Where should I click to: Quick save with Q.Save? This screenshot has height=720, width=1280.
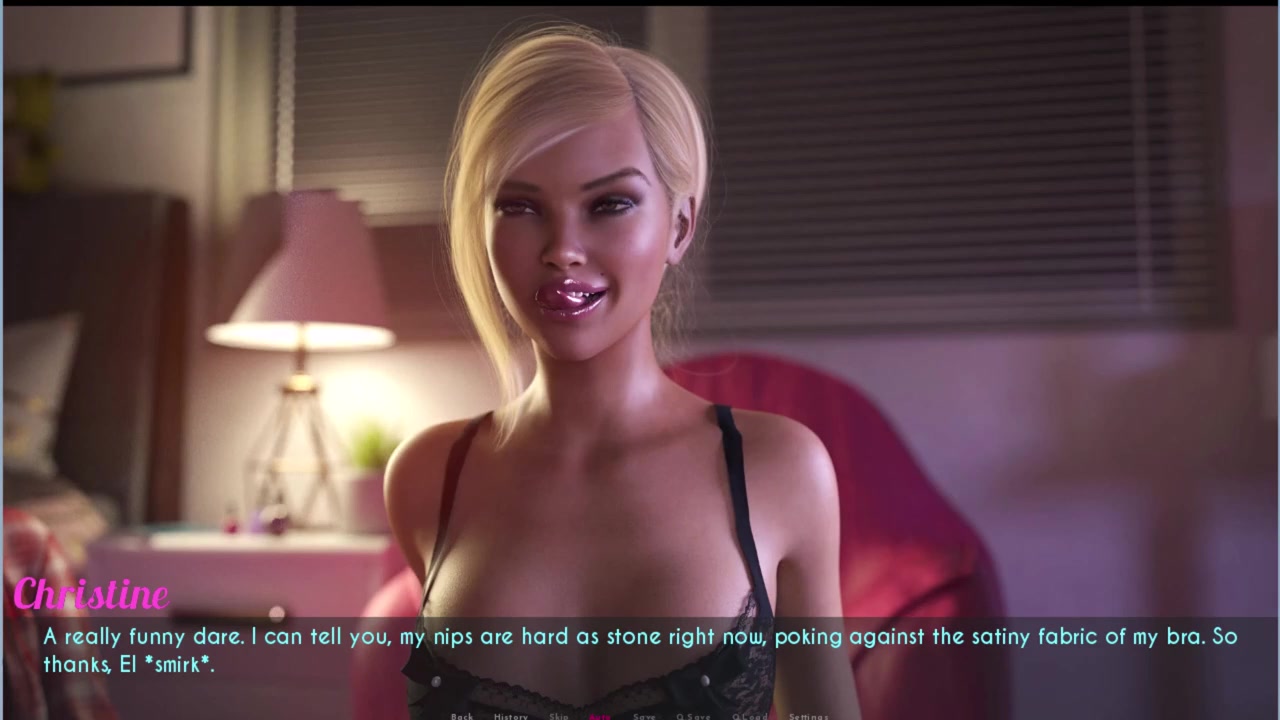pos(693,716)
